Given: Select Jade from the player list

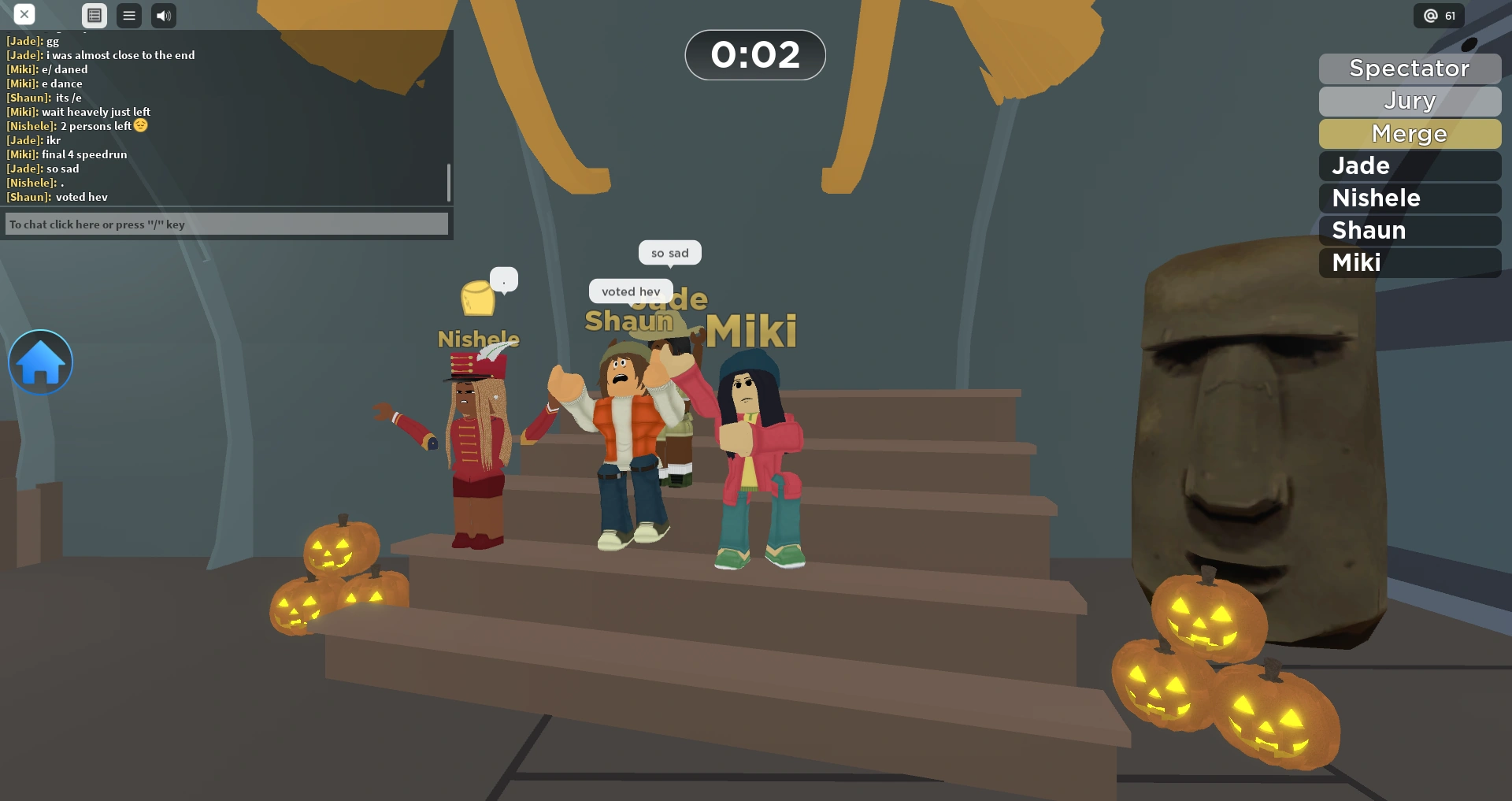Looking at the screenshot, I should pos(1409,165).
